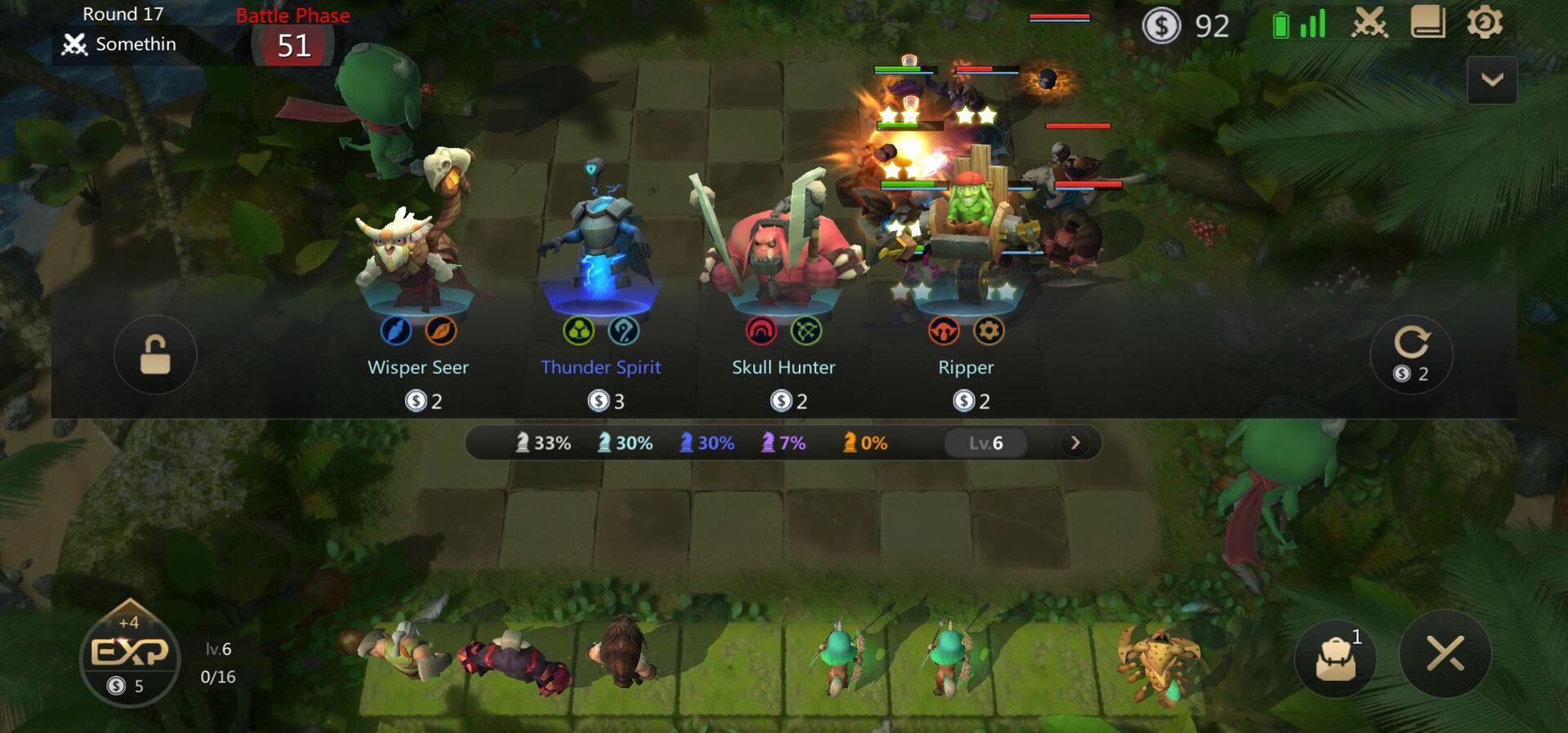Open the Lv.6 level indicator details
1568x733 pixels.
[x=987, y=442]
